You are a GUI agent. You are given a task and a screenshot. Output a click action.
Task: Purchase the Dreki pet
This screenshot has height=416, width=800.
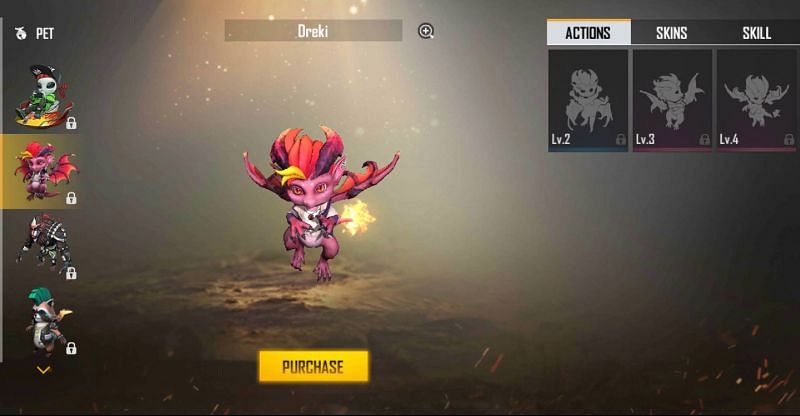[x=313, y=366]
